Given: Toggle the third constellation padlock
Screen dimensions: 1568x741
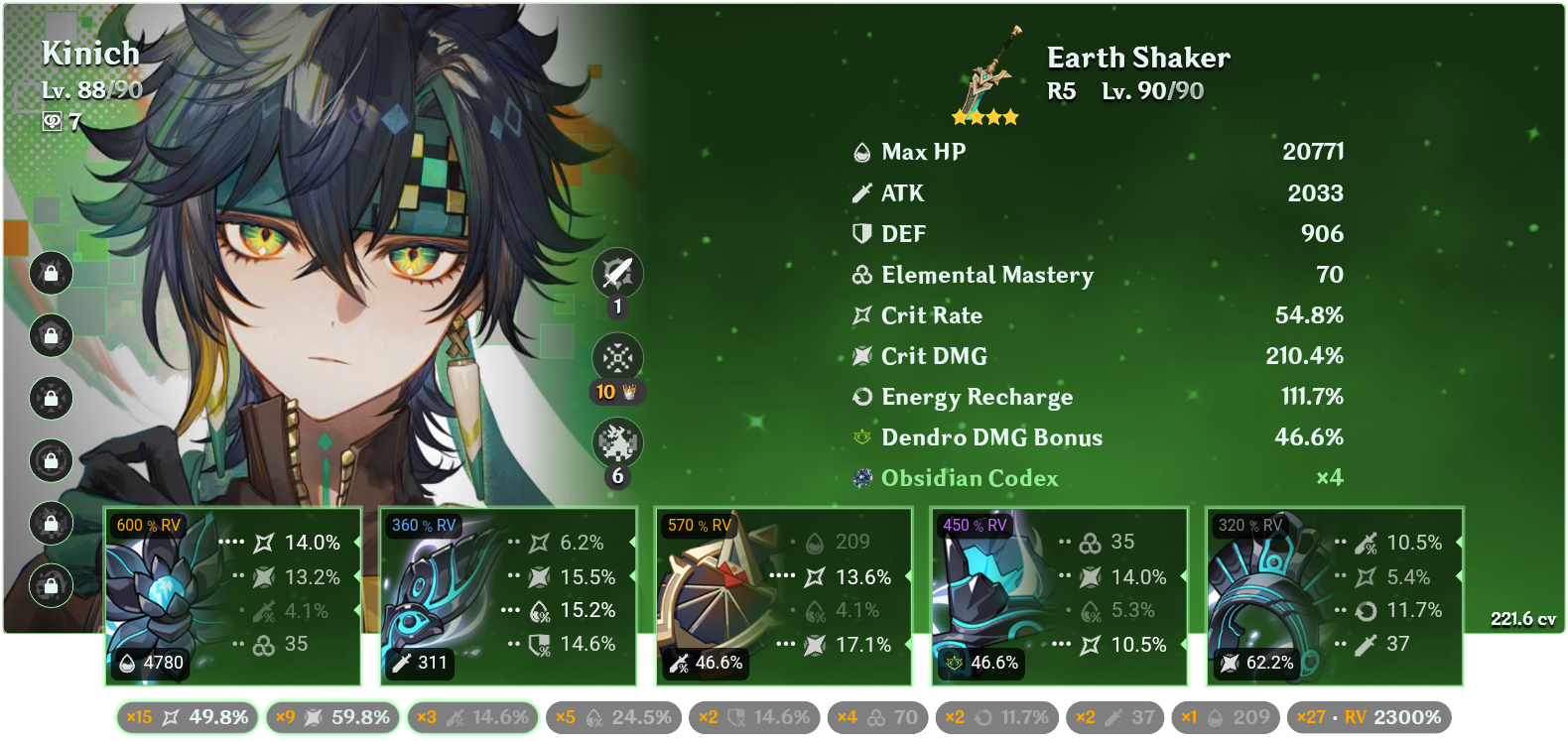Looking at the screenshot, I should 50,399.
